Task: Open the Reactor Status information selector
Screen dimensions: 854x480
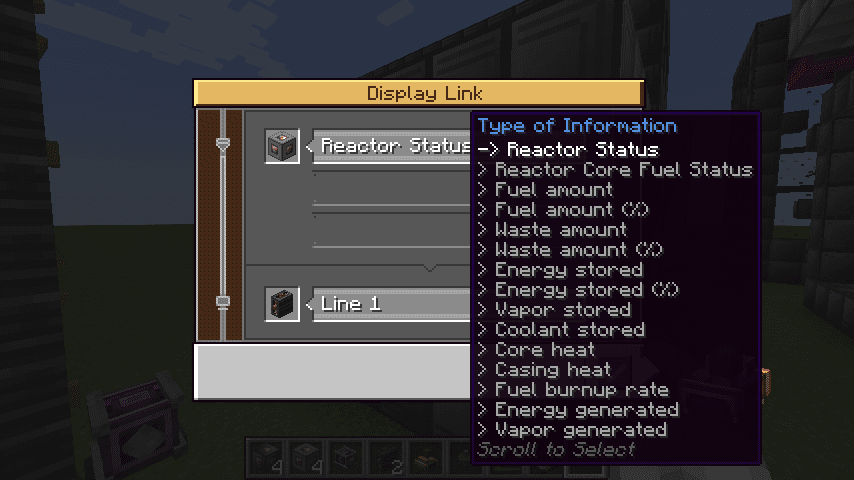Action: point(392,146)
